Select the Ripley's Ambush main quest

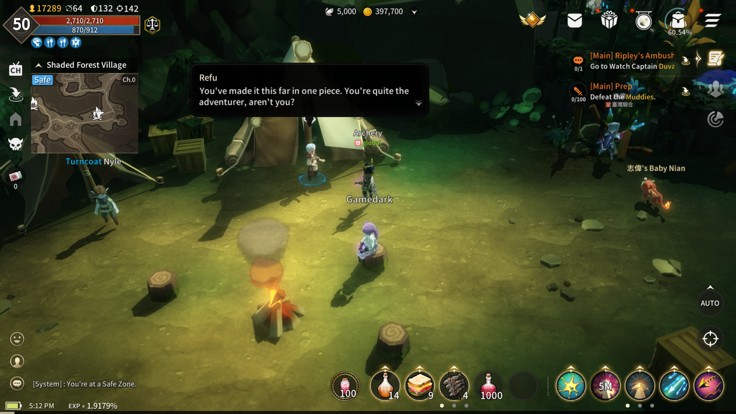630,61
